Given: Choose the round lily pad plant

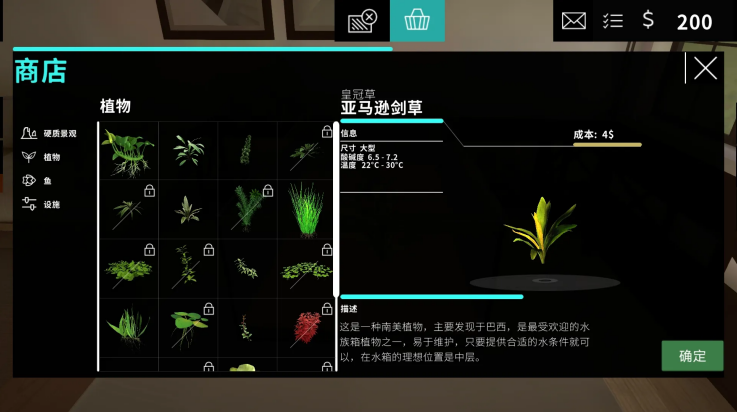Looking at the screenshot, I should [x=186, y=325].
